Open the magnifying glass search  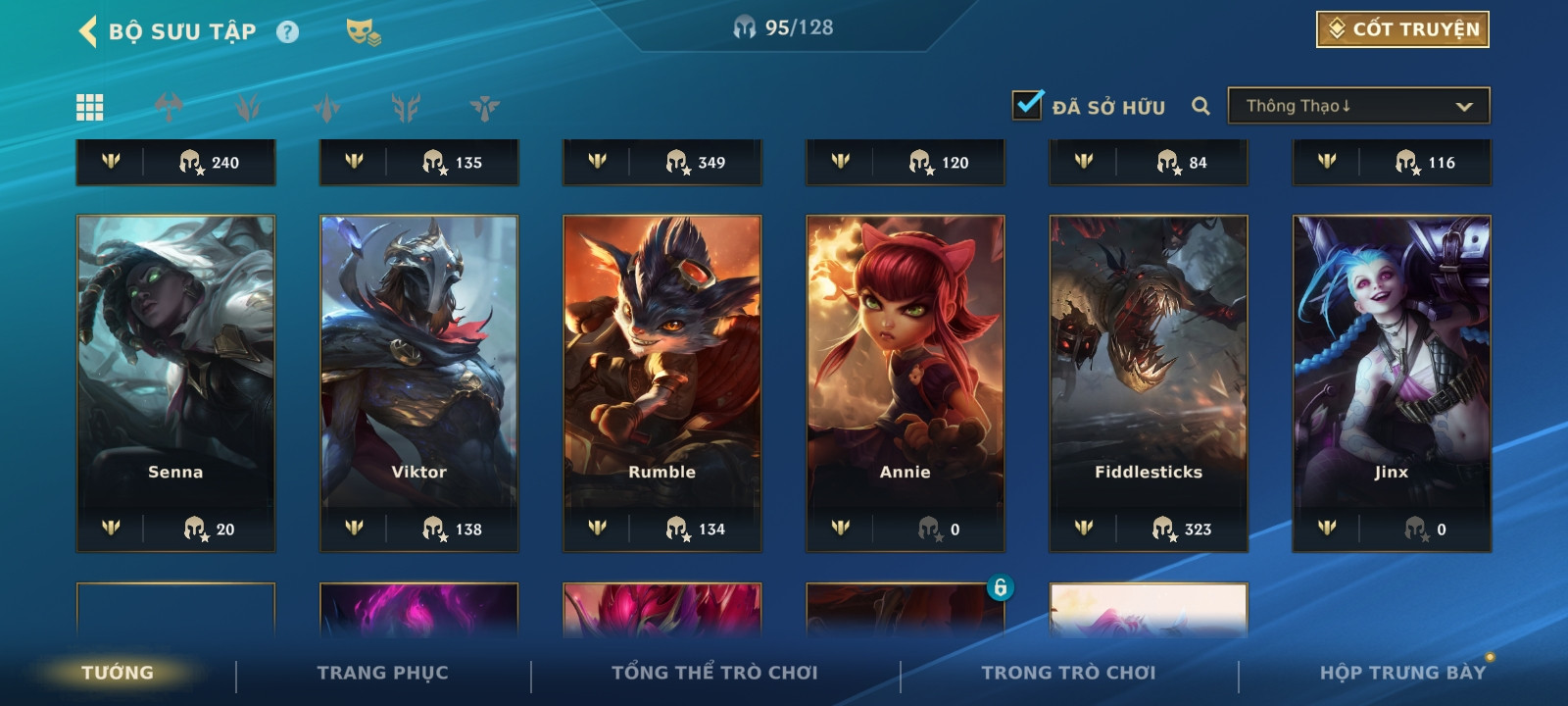click(1200, 106)
